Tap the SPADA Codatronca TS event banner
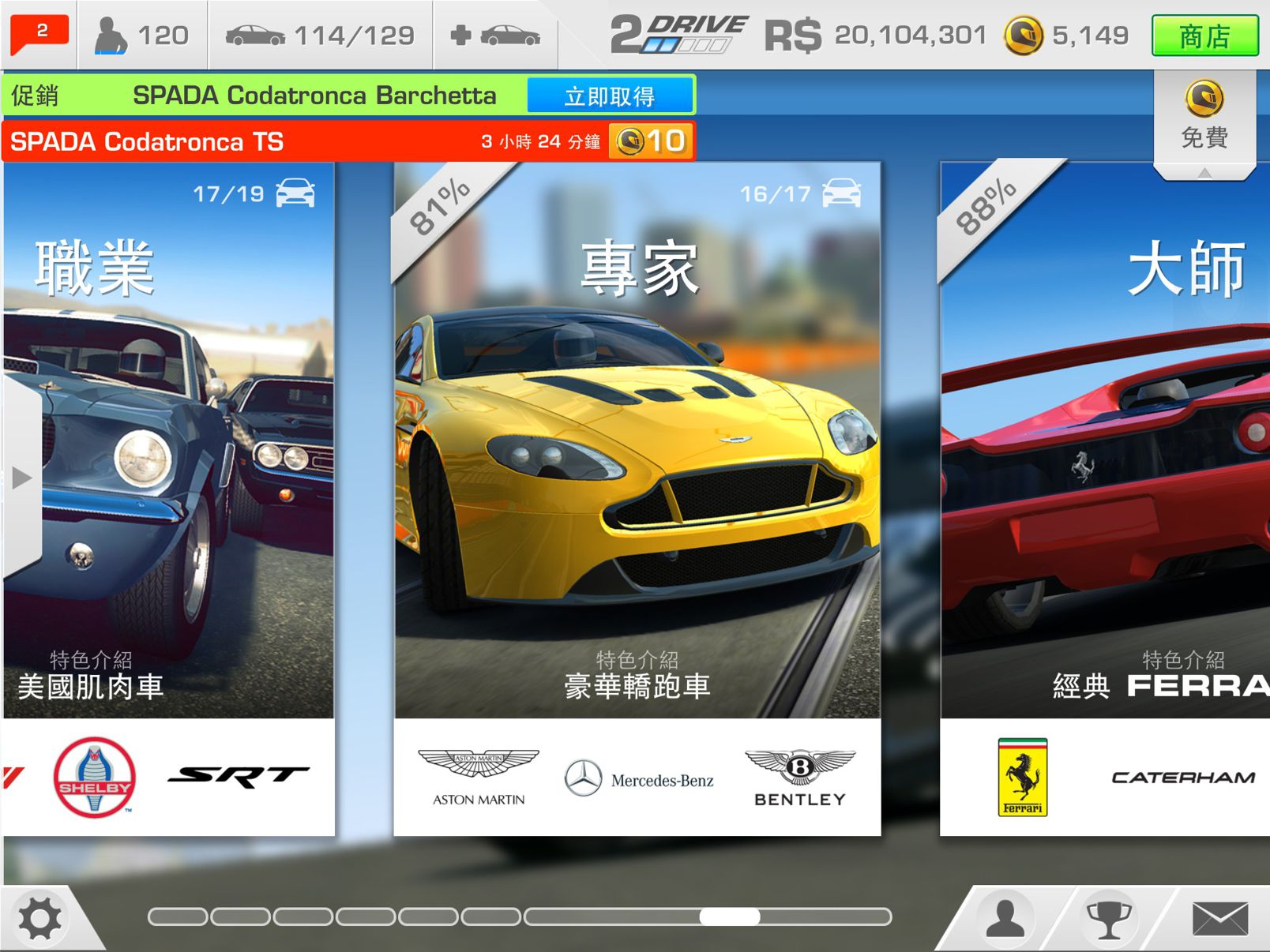This screenshot has height=952, width=1270. coord(316,142)
